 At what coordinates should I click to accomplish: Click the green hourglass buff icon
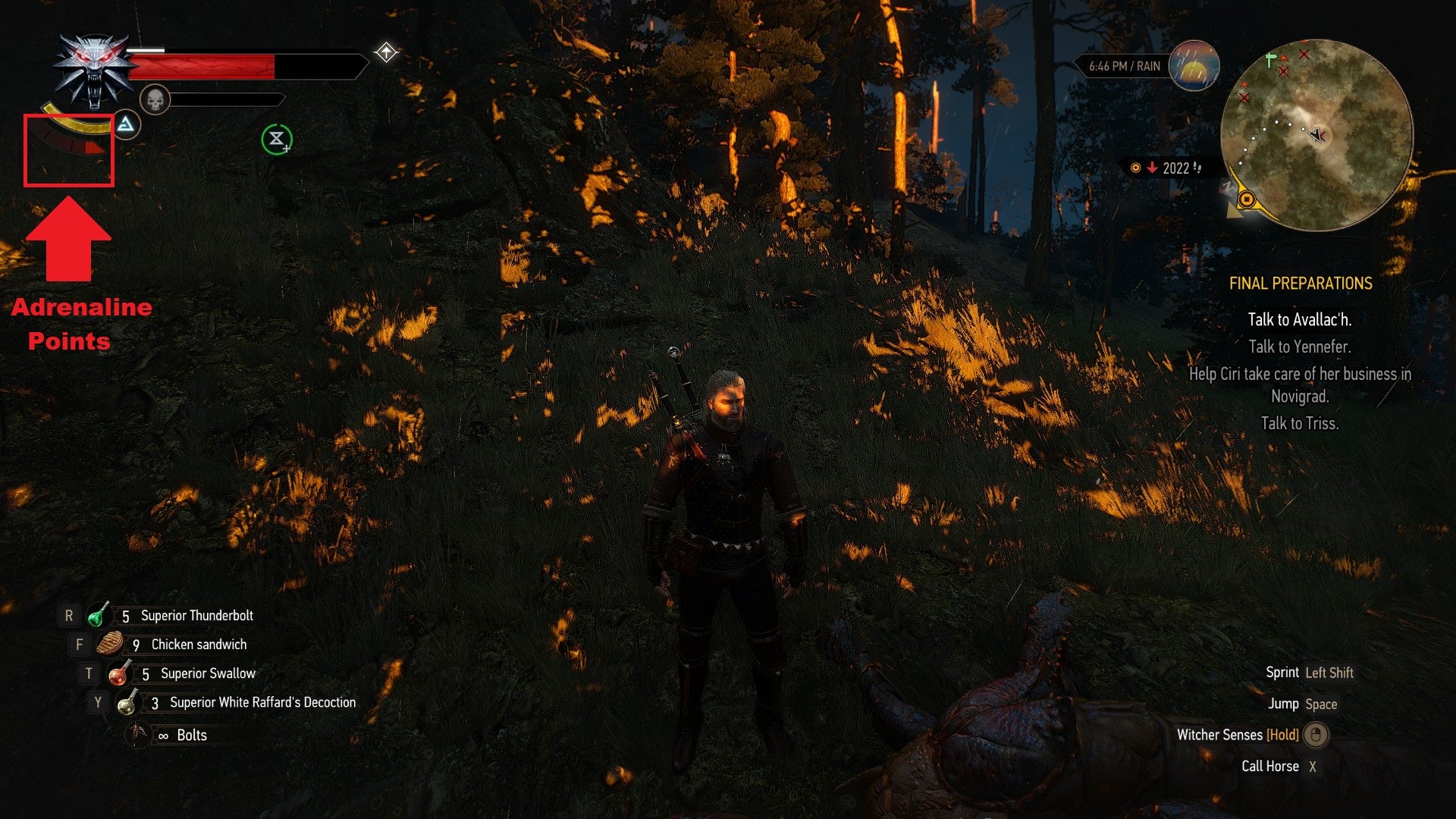click(276, 138)
